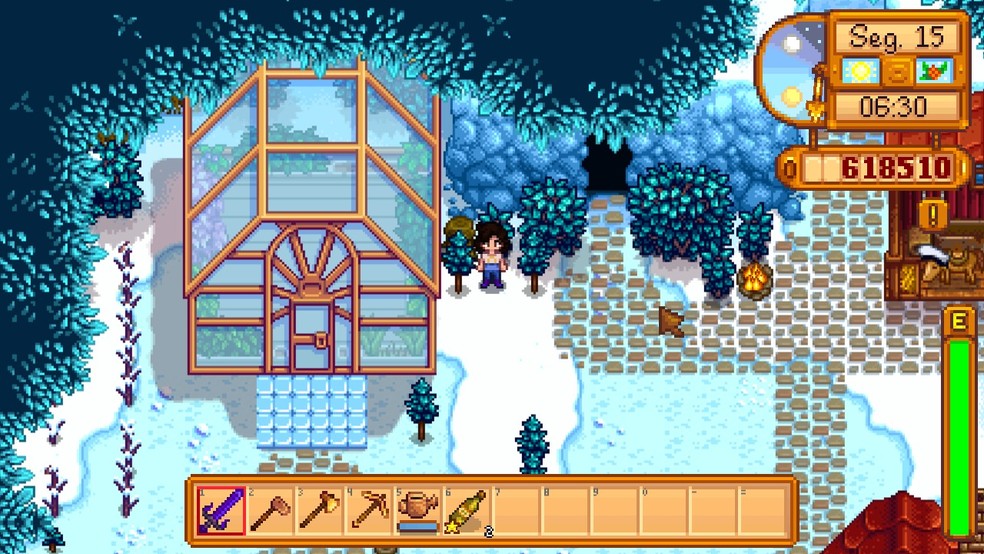The image size is (984, 554).
Task: Choose the axe in the toolbar
Action: [319, 510]
